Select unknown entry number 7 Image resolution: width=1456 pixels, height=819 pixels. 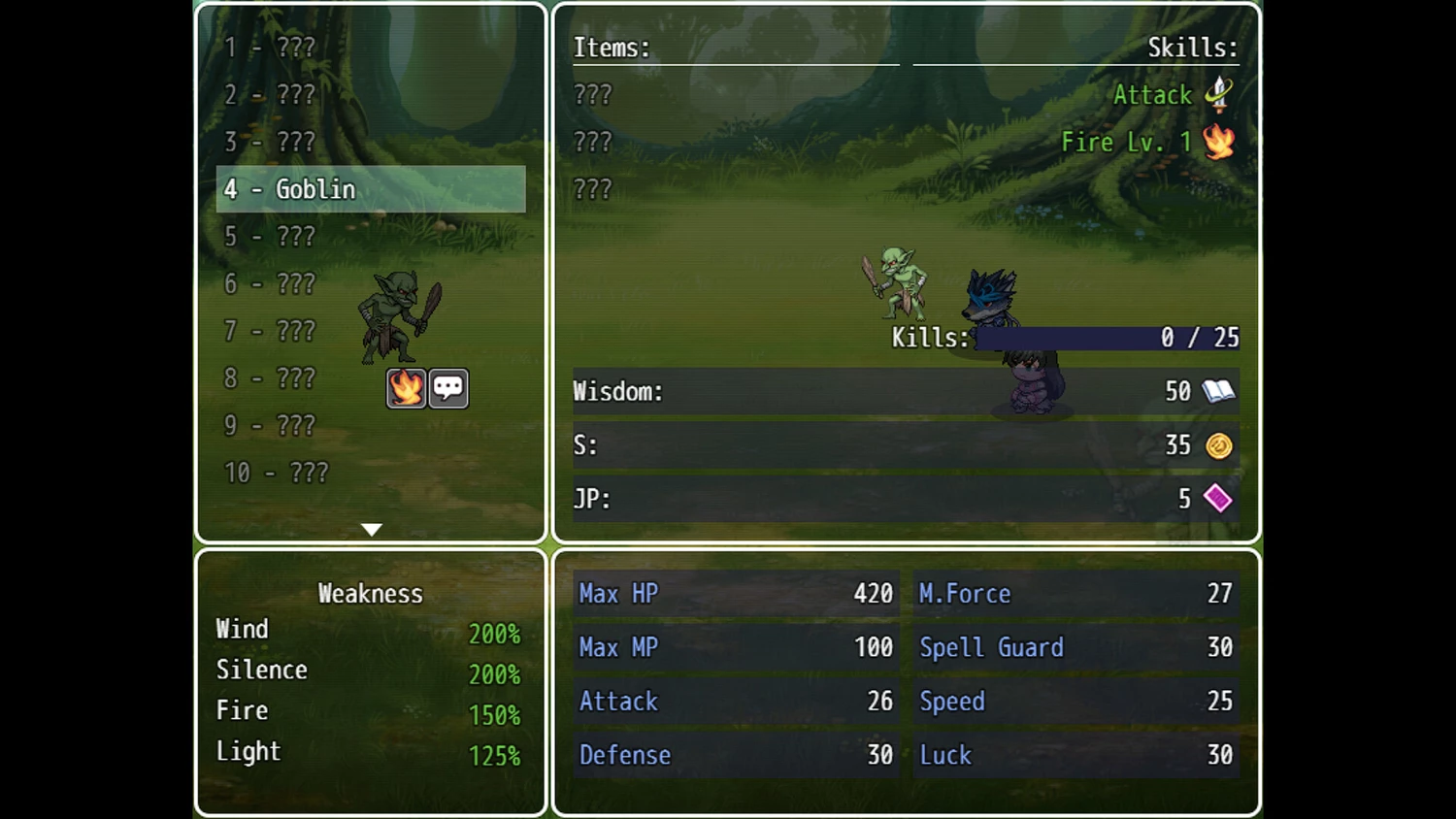pyautogui.click(x=270, y=331)
